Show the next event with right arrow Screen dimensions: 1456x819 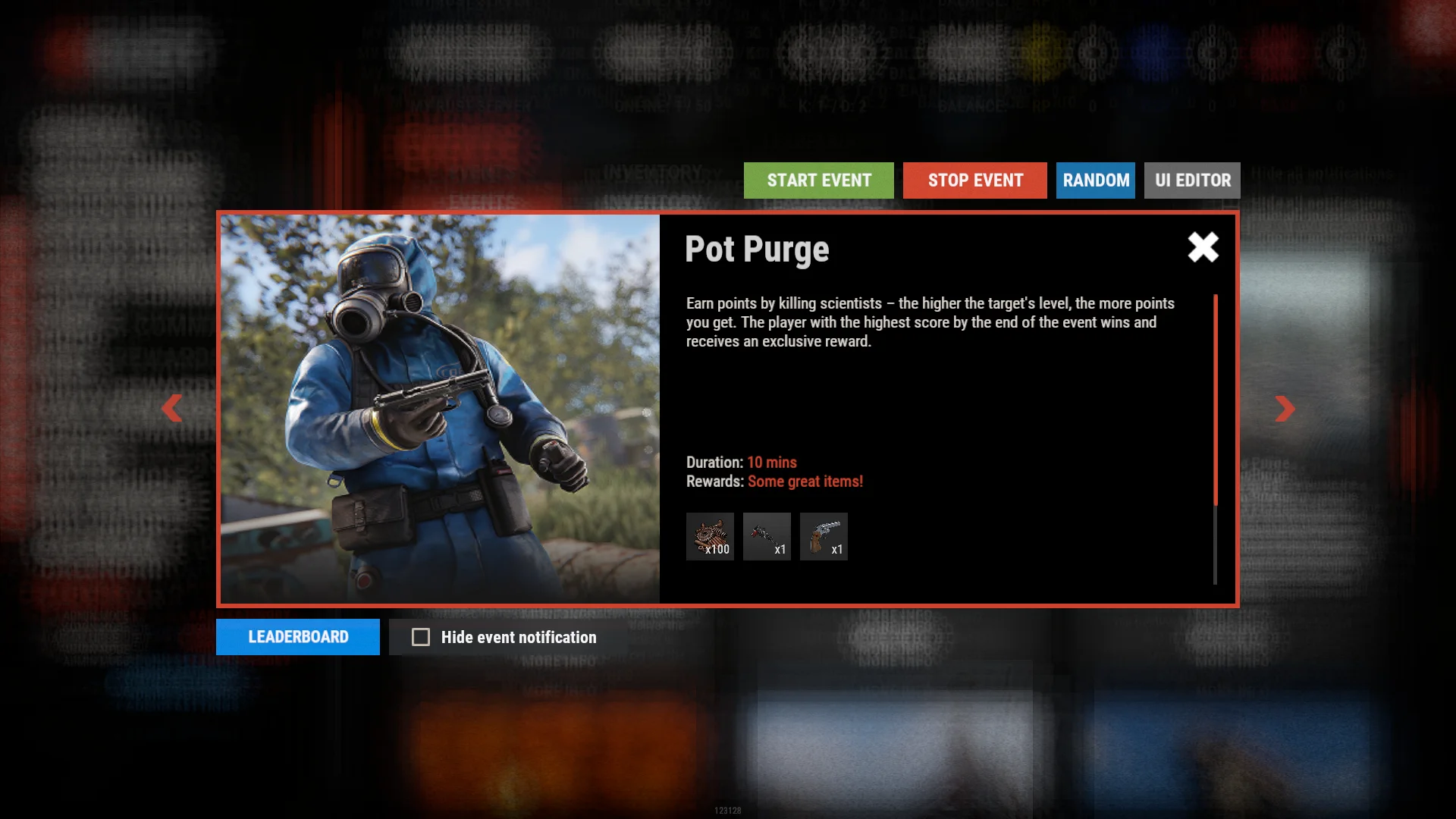tap(1285, 408)
